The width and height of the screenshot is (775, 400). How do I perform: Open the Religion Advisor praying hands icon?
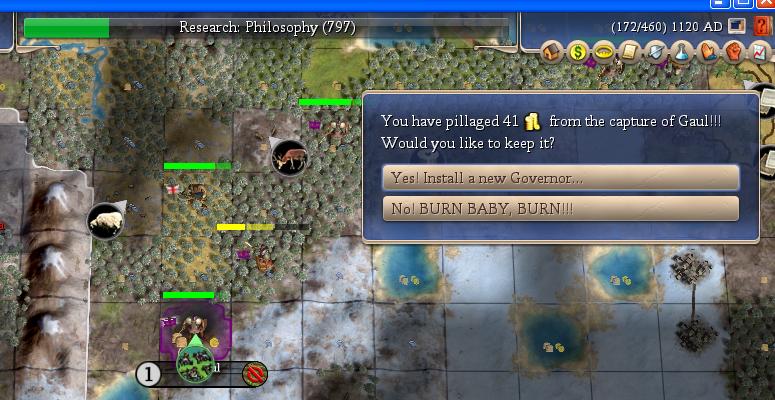[707, 50]
